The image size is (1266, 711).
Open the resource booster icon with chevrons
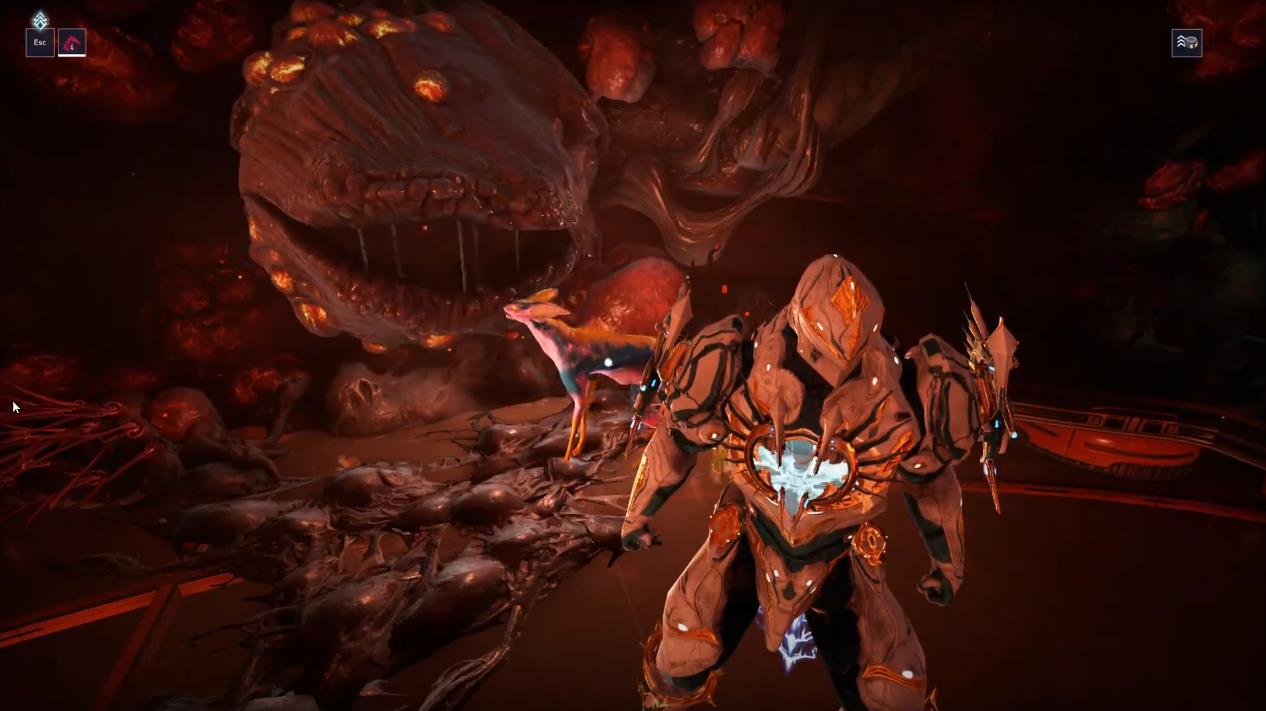coord(1186,43)
